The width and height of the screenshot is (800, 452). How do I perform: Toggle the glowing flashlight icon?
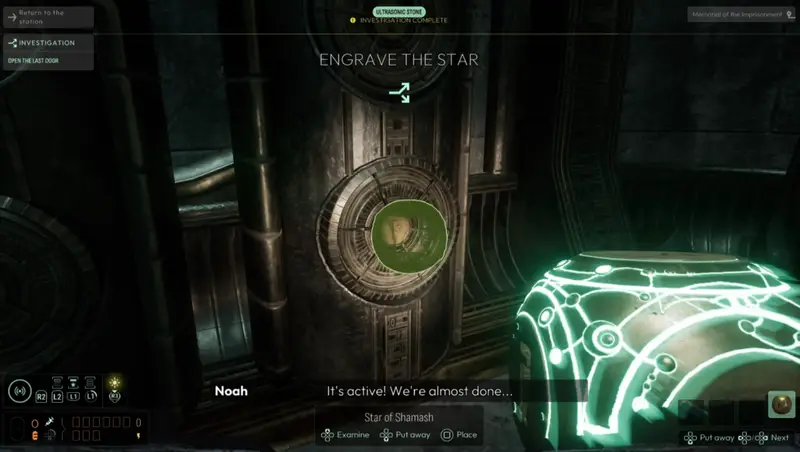[115, 383]
